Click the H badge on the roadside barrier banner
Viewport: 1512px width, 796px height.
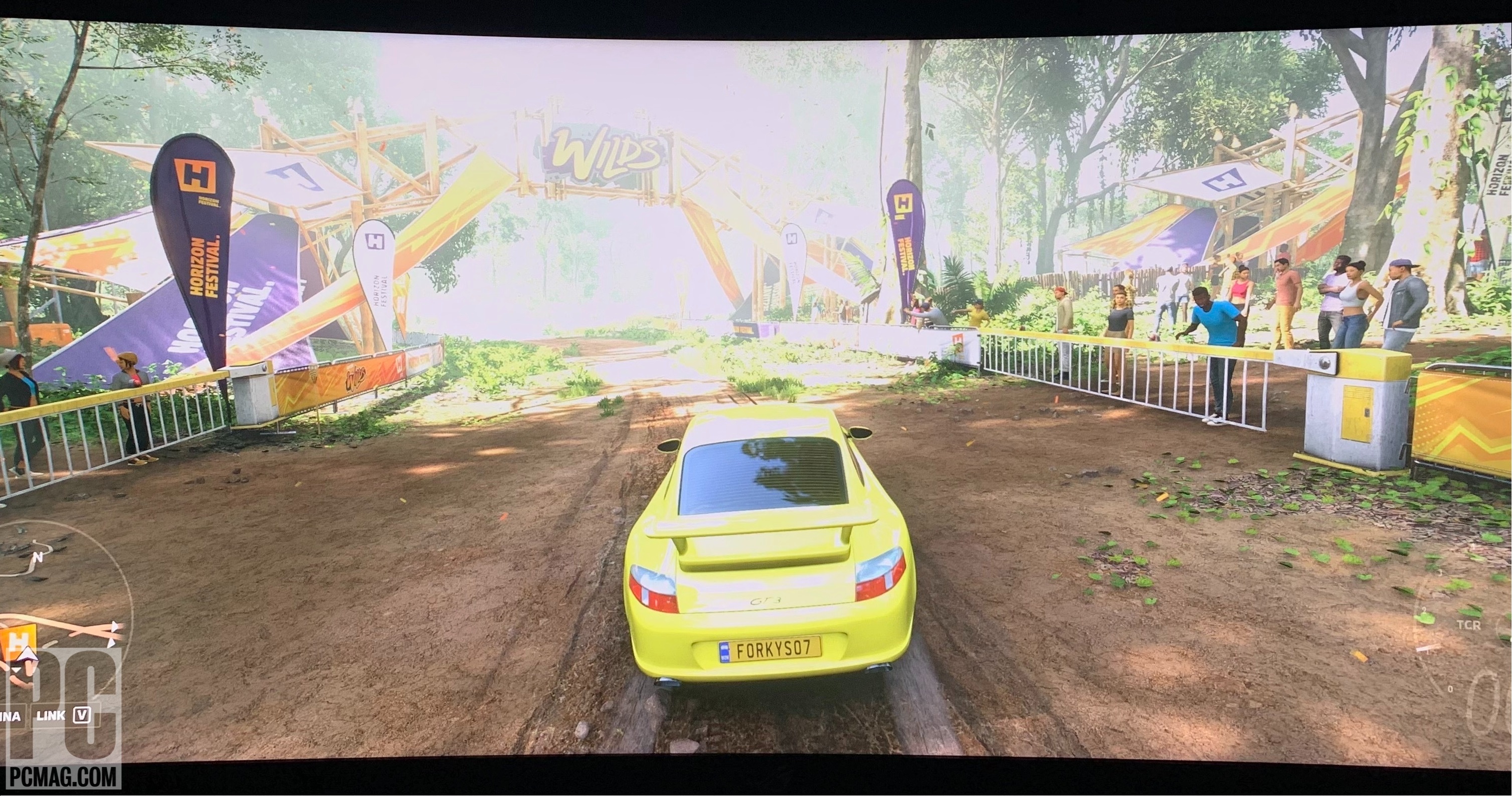pos(399,366)
